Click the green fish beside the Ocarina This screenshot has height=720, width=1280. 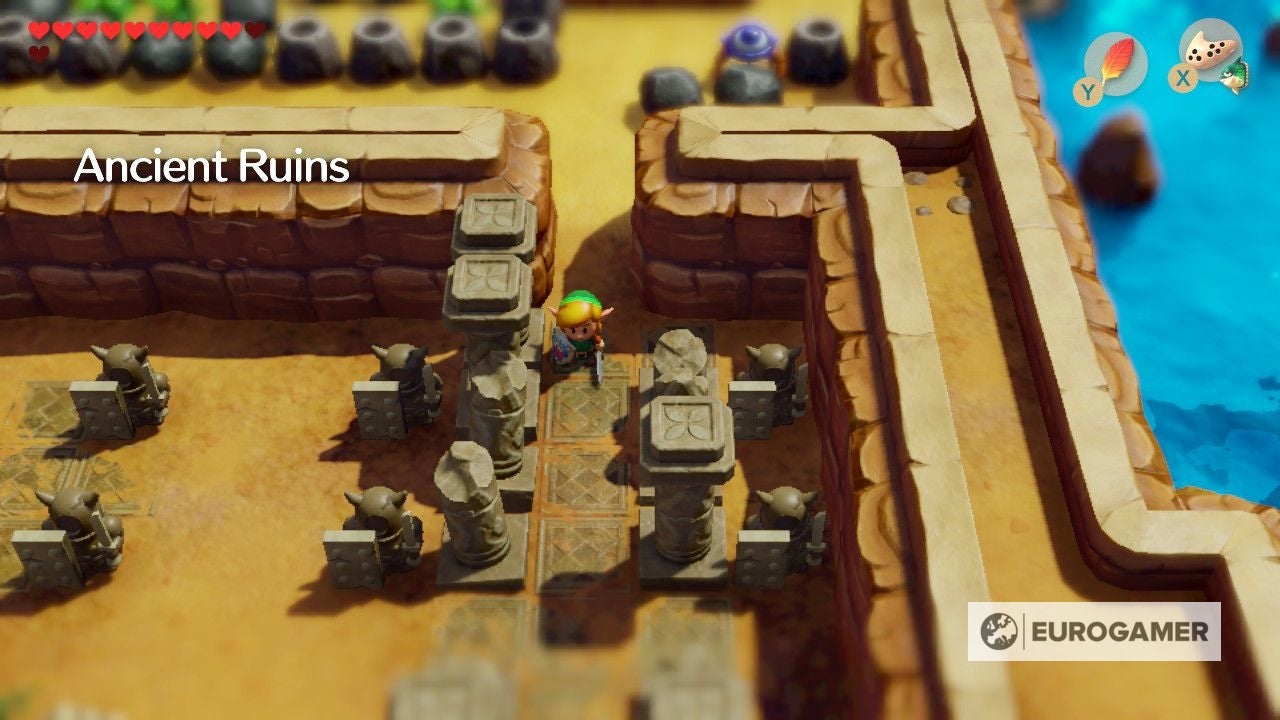(x=1235, y=75)
